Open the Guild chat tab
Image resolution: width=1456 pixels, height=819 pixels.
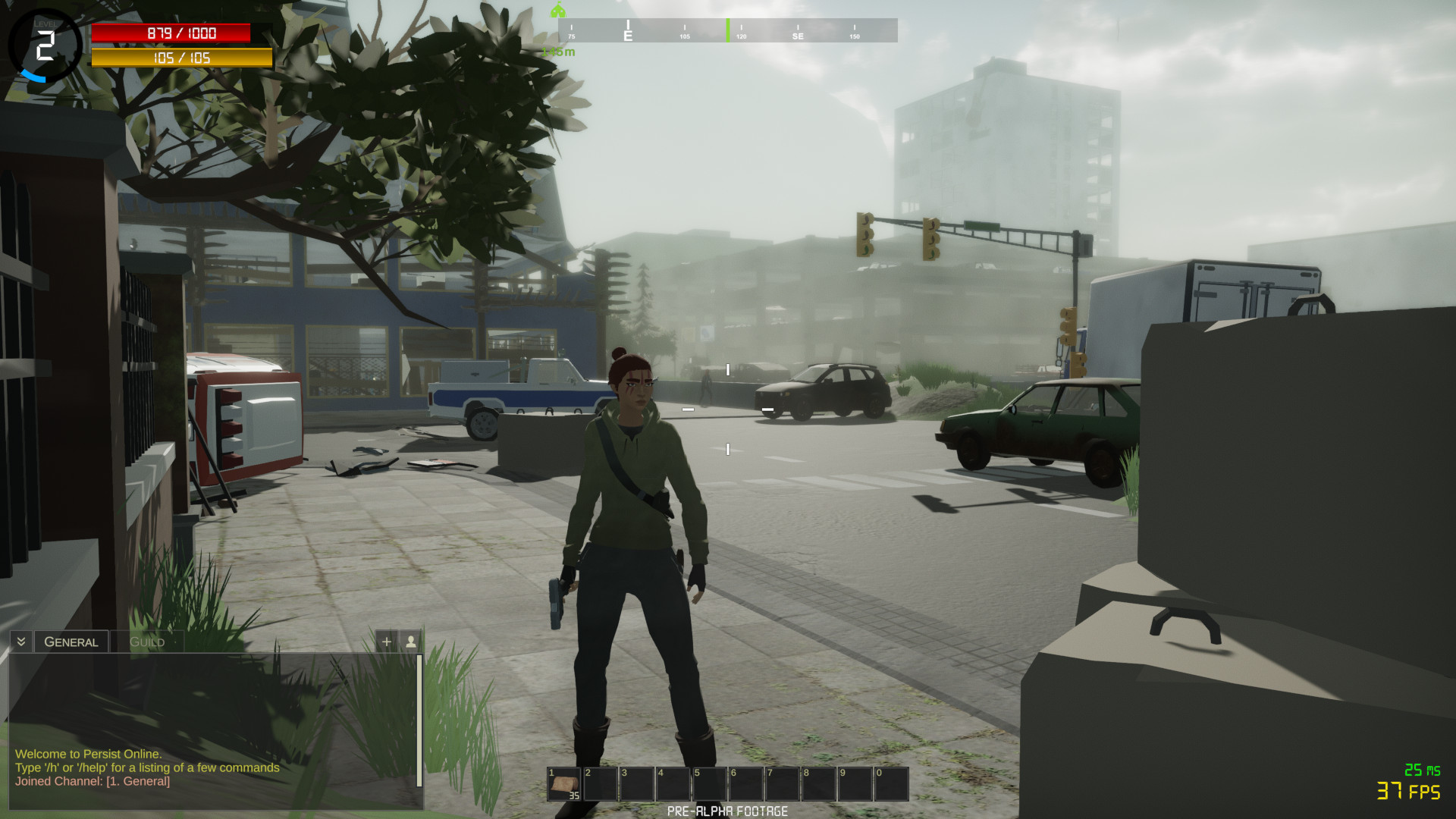point(147,642)
